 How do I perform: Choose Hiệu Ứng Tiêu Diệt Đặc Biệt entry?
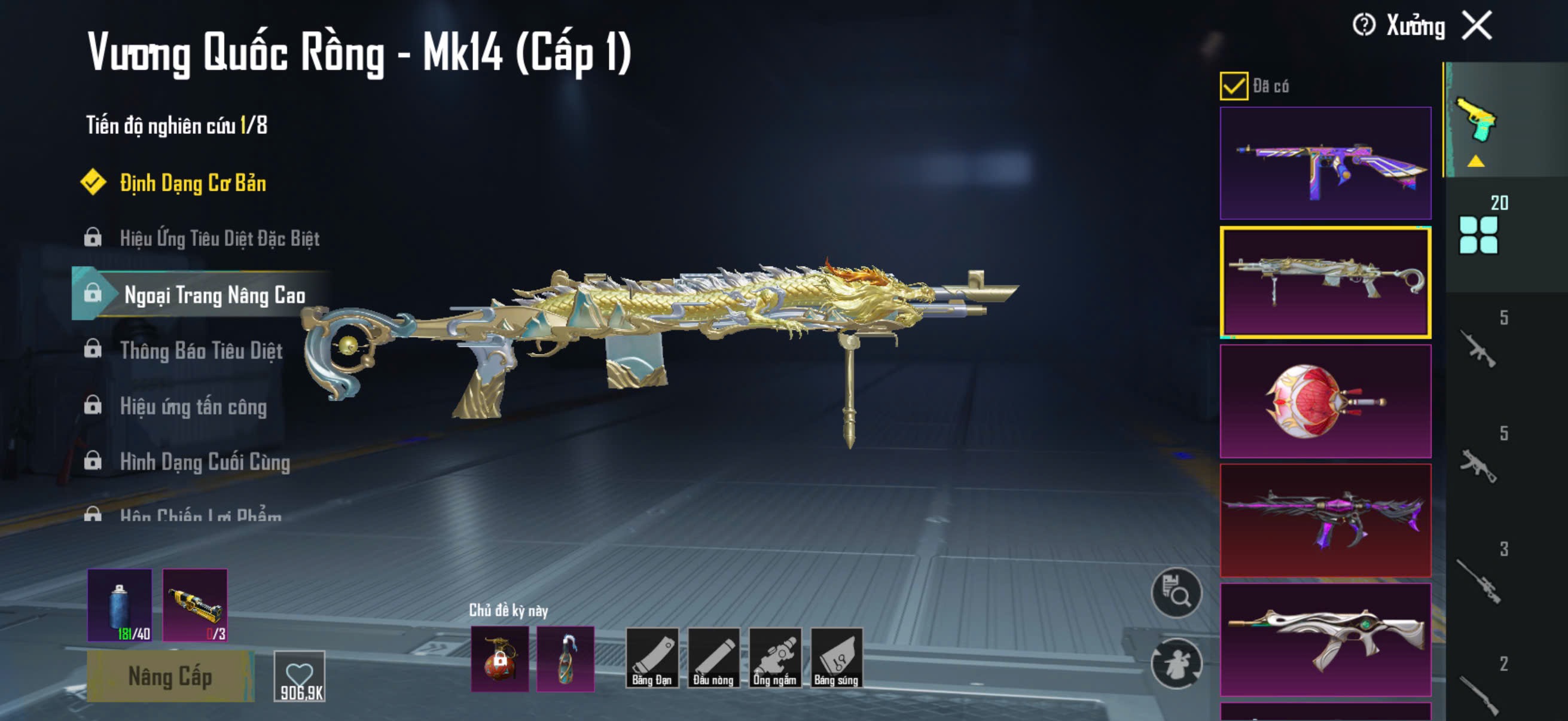point(219,238)
